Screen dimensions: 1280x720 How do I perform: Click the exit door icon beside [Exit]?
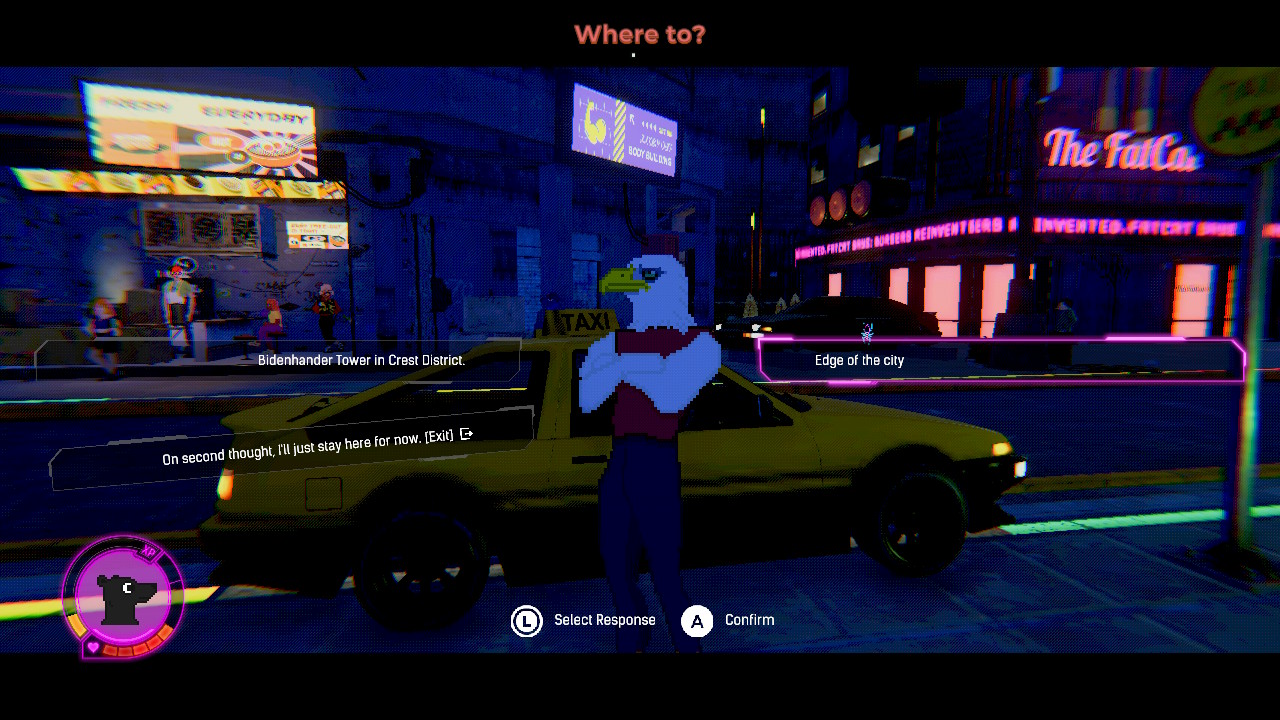coord(465,434)
